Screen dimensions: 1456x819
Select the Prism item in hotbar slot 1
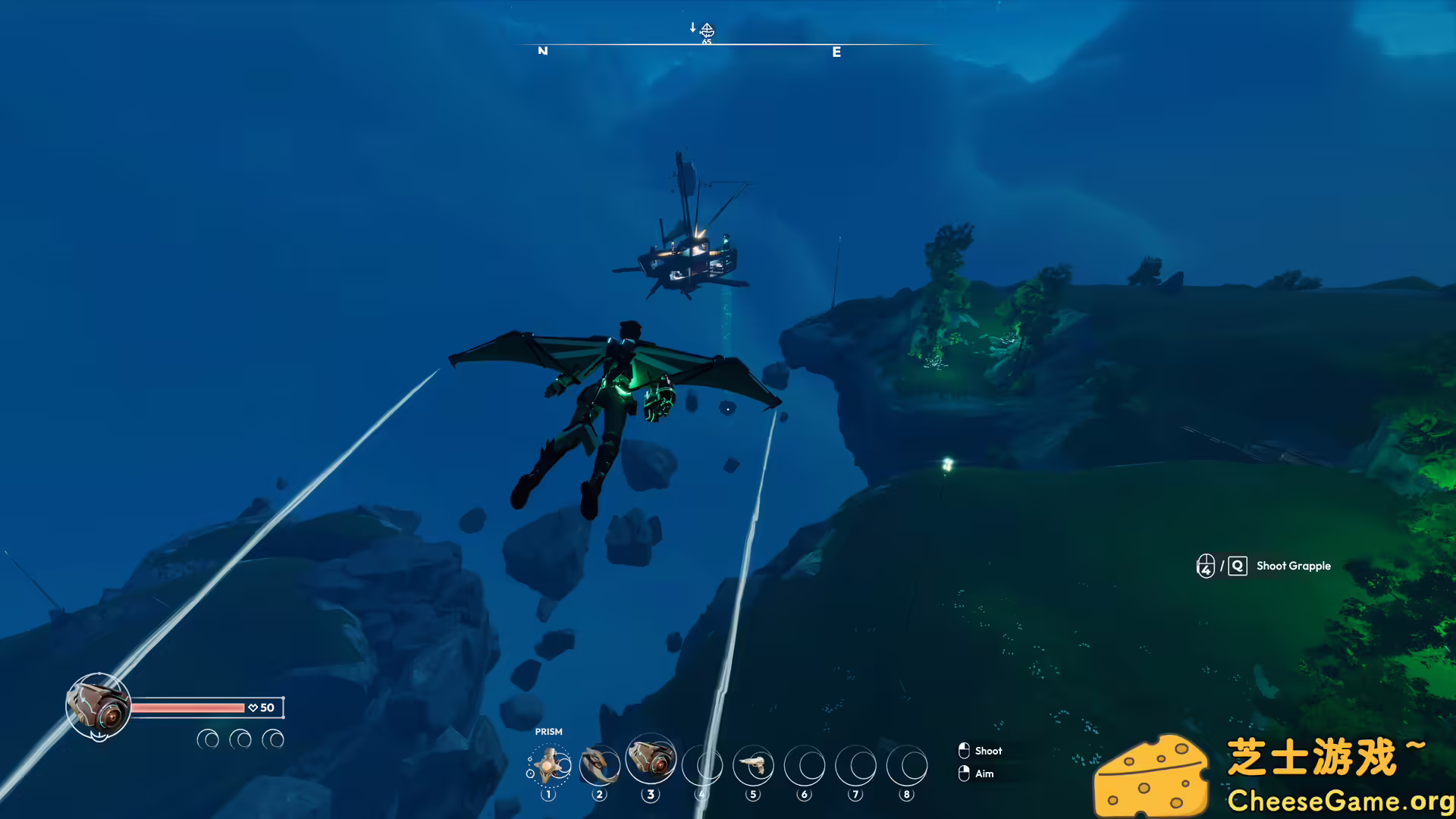(549, 765)
